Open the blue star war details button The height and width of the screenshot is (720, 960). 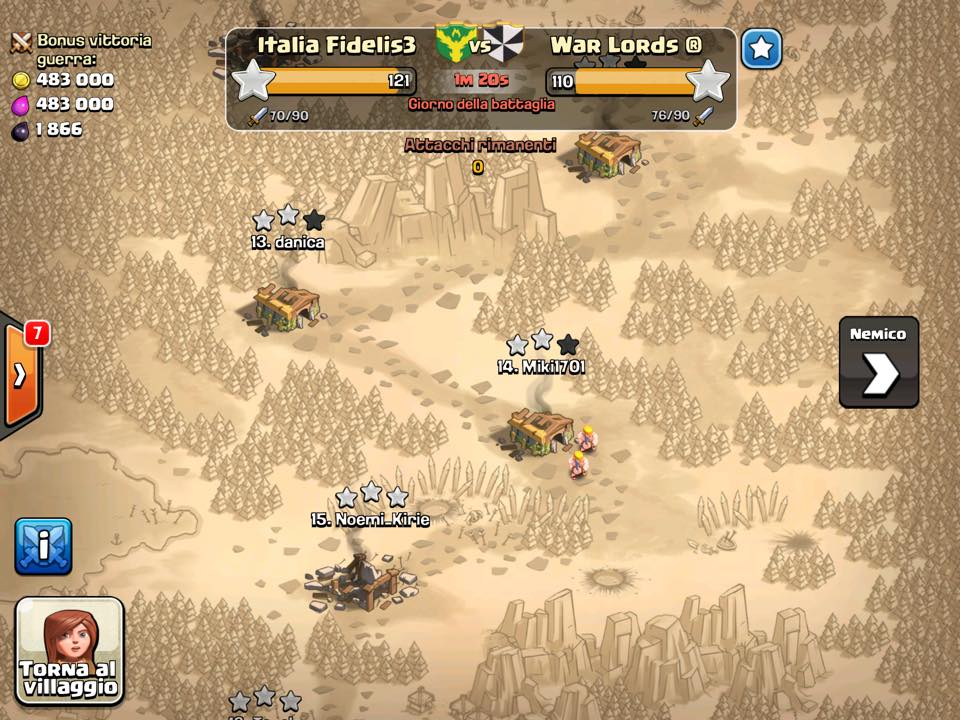click(761, 48)
